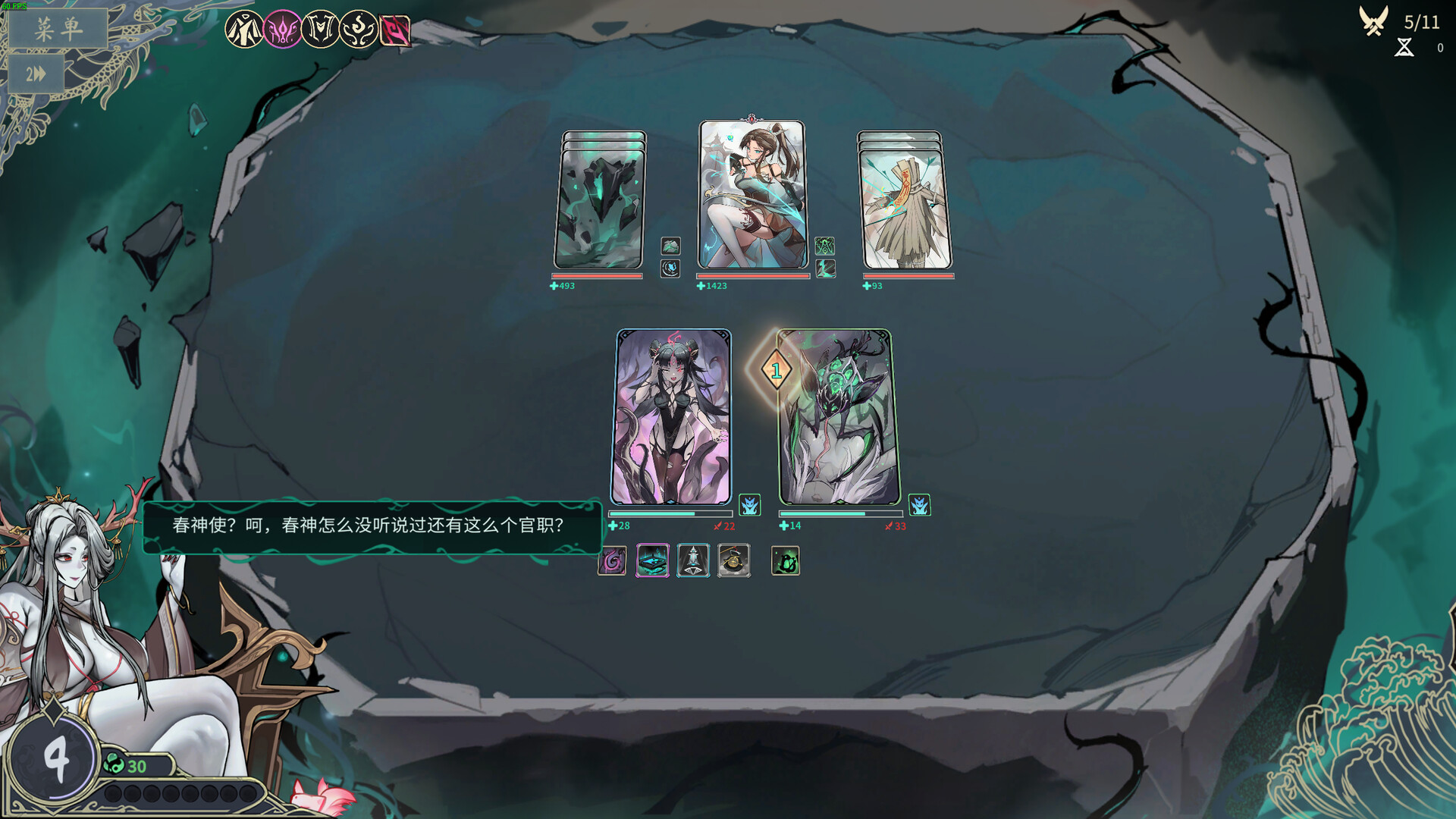
Task: Select the curling flame faction emblem
Action: point(362,29)
